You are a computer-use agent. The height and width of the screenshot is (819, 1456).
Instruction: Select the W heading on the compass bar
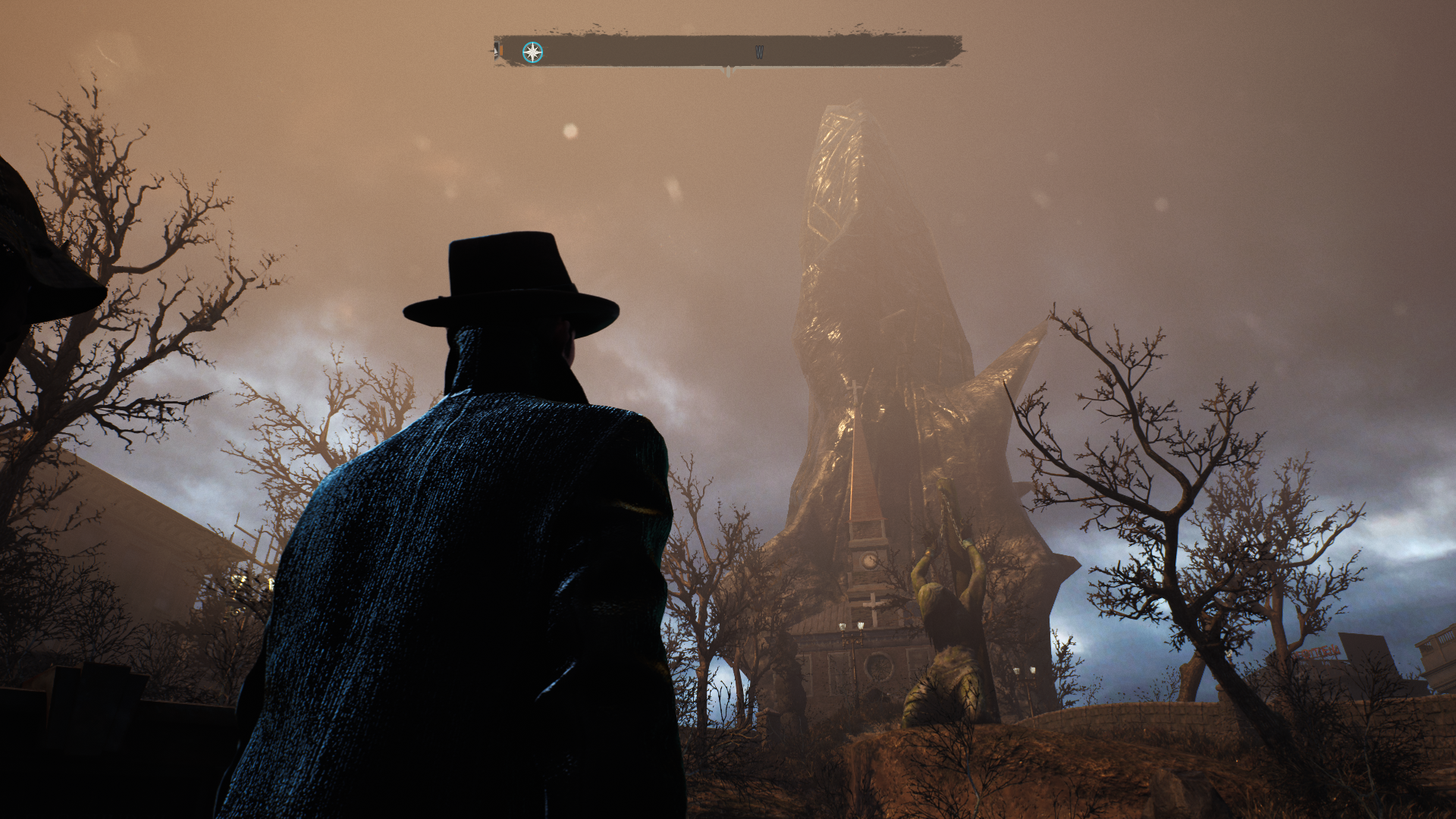point(759,52)
